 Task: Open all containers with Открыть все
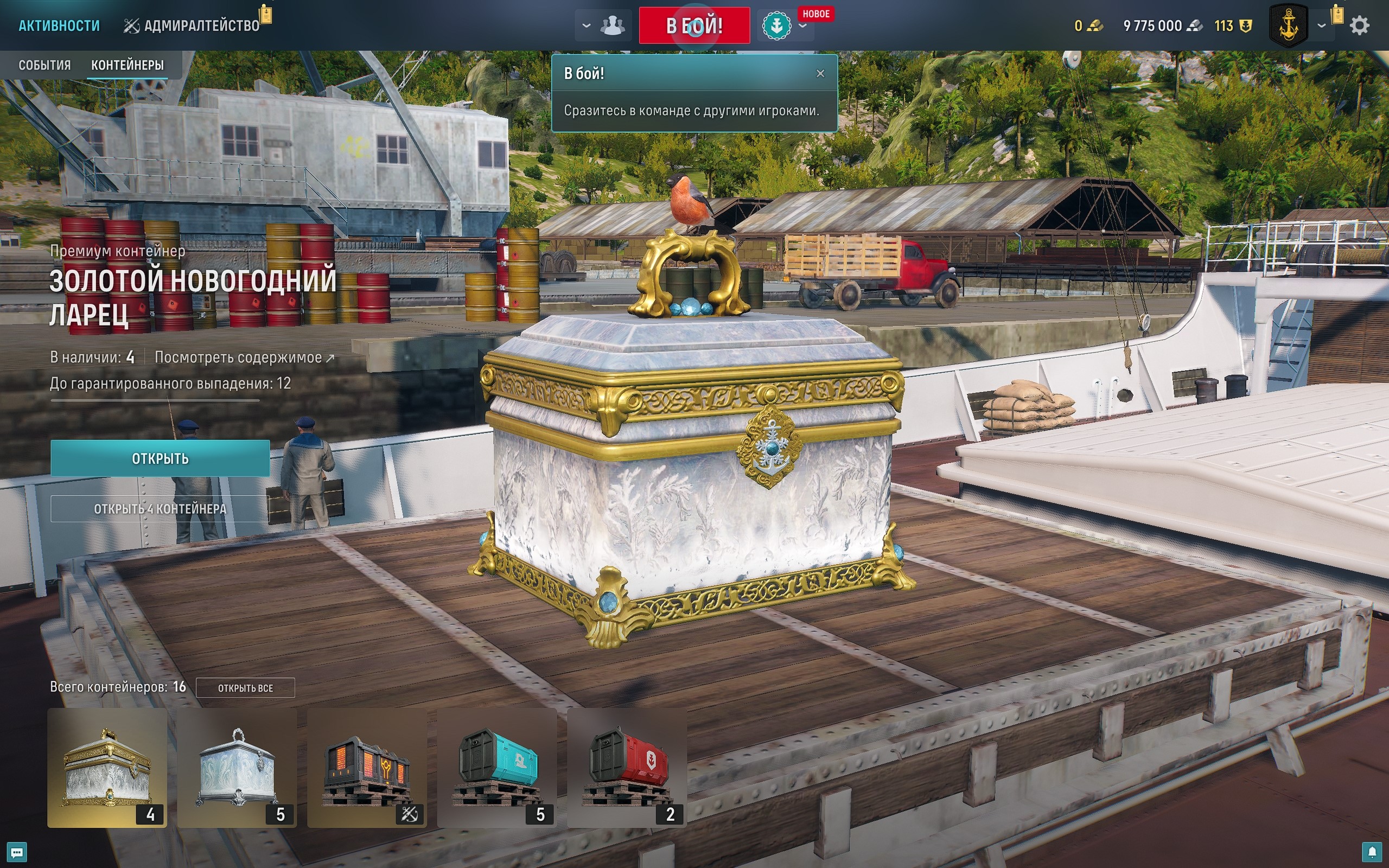[245, 688]
